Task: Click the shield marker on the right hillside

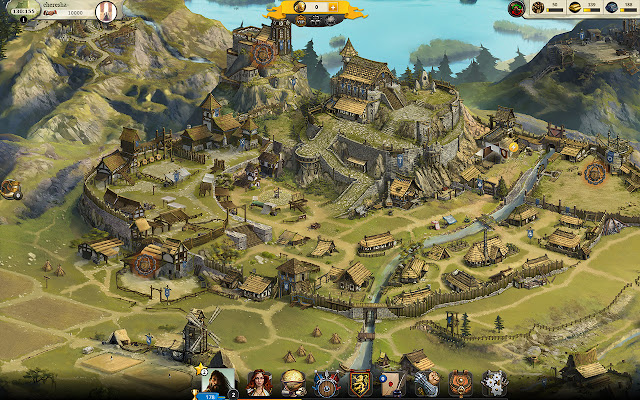Action: pos(595,172)
